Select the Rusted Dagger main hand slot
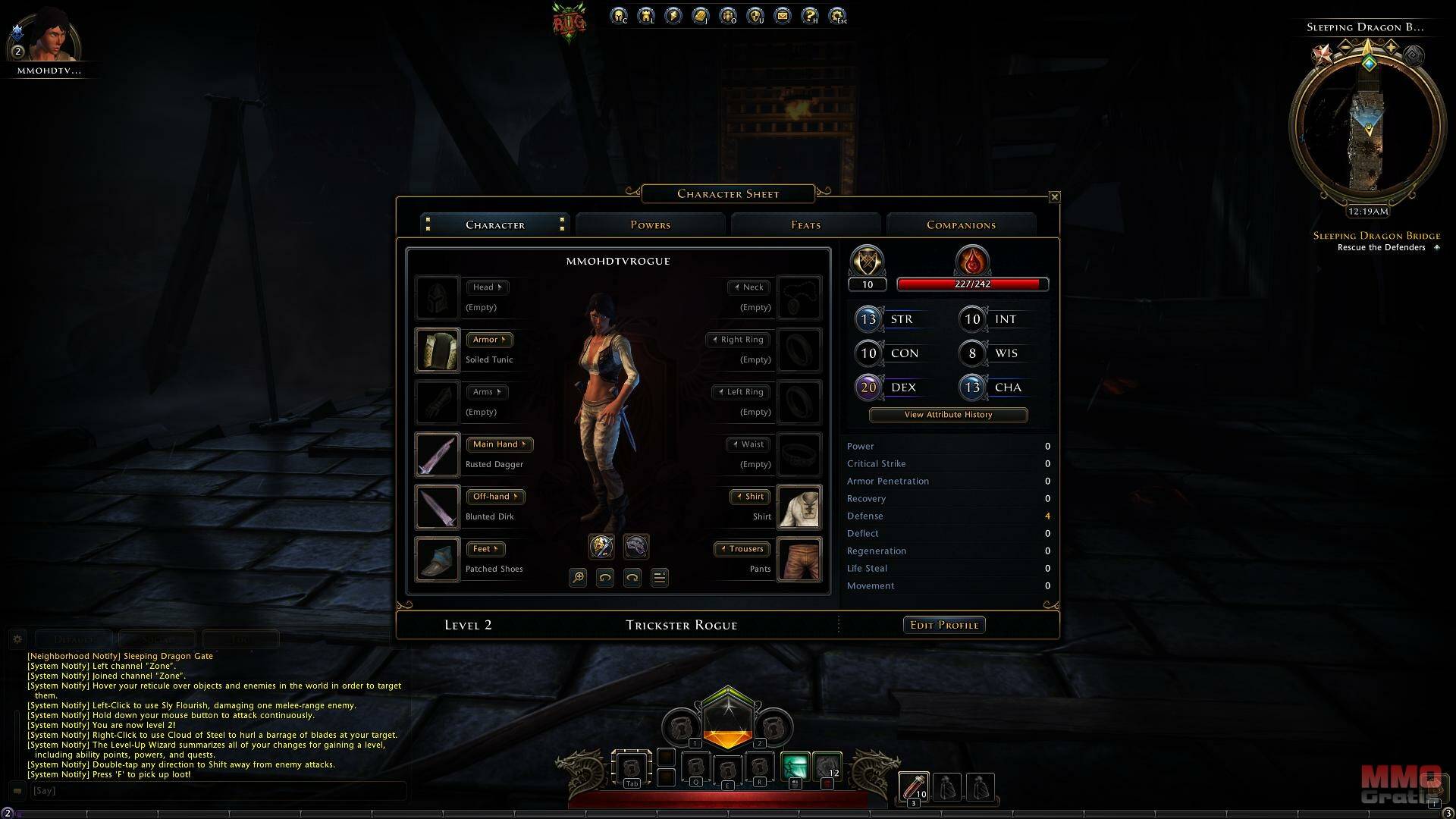This screenshot has width=1456, height=819. coord(438,454)
